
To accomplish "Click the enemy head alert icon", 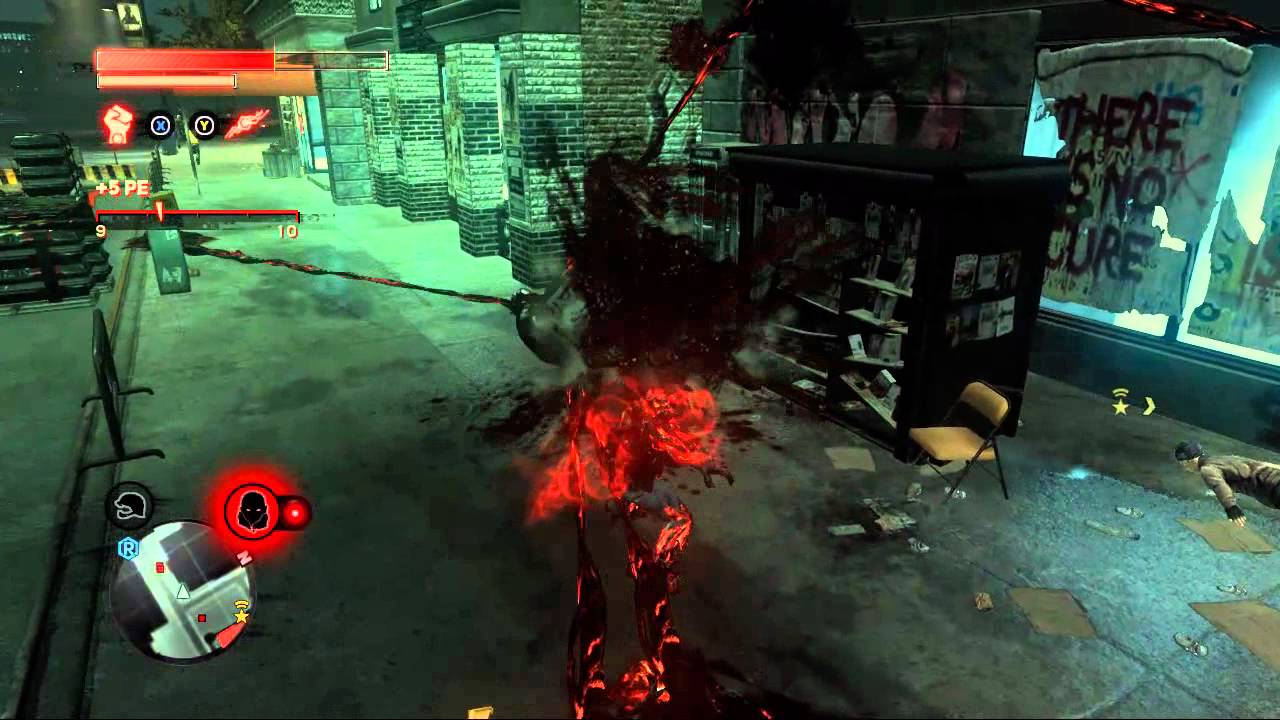I will coord(252,509).
